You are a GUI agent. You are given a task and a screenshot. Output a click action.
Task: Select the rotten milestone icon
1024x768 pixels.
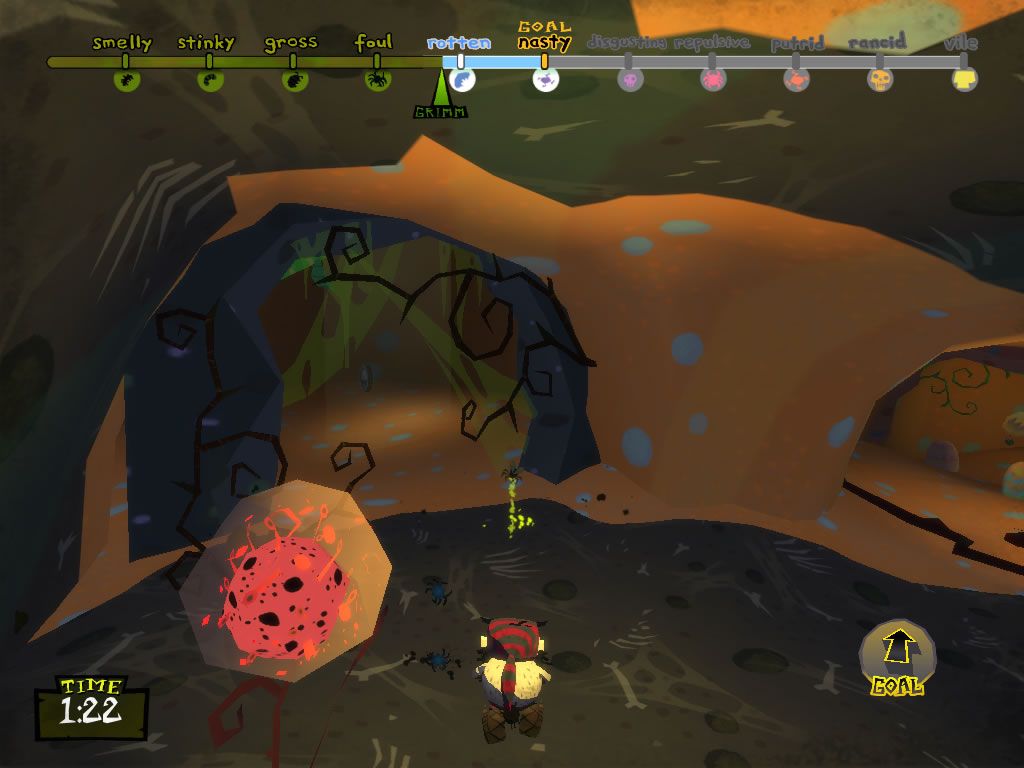[461, 80]
